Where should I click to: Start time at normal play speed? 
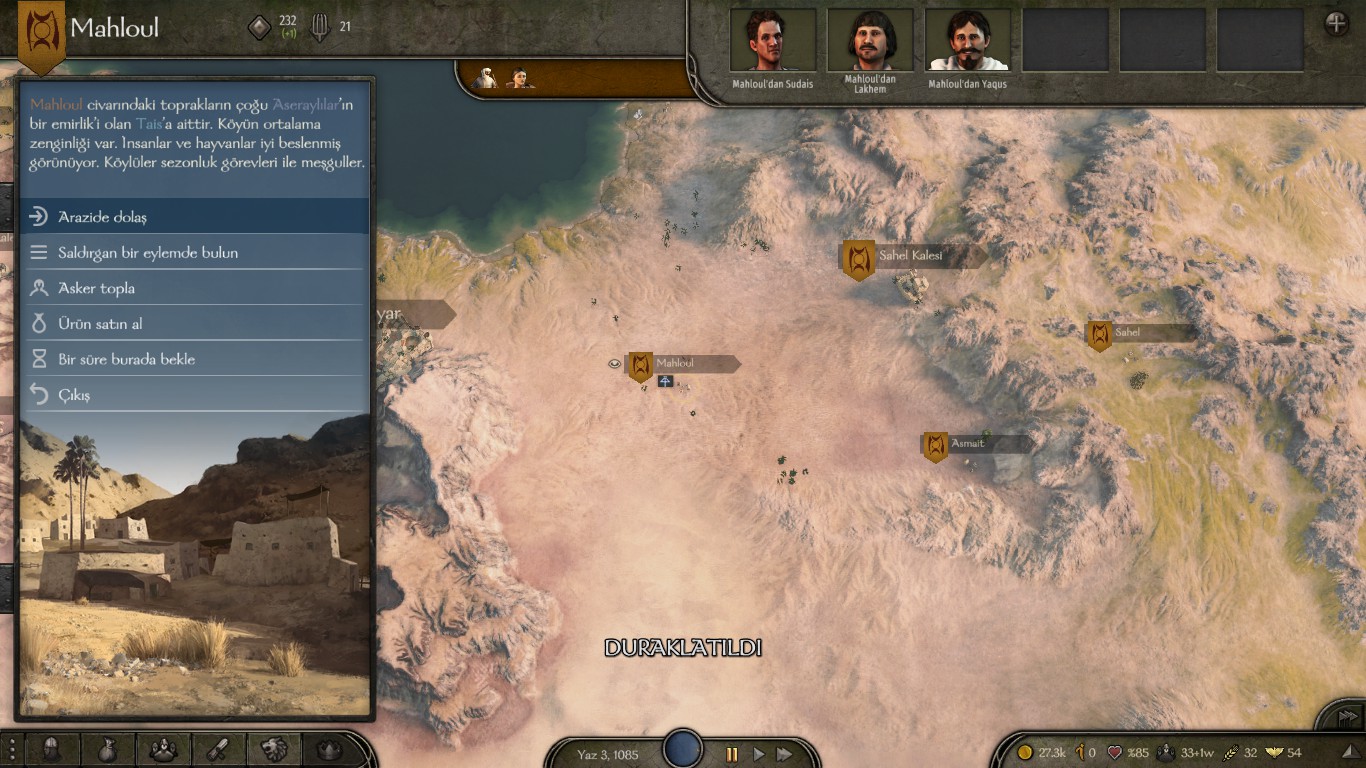click(x=758, y=754)
